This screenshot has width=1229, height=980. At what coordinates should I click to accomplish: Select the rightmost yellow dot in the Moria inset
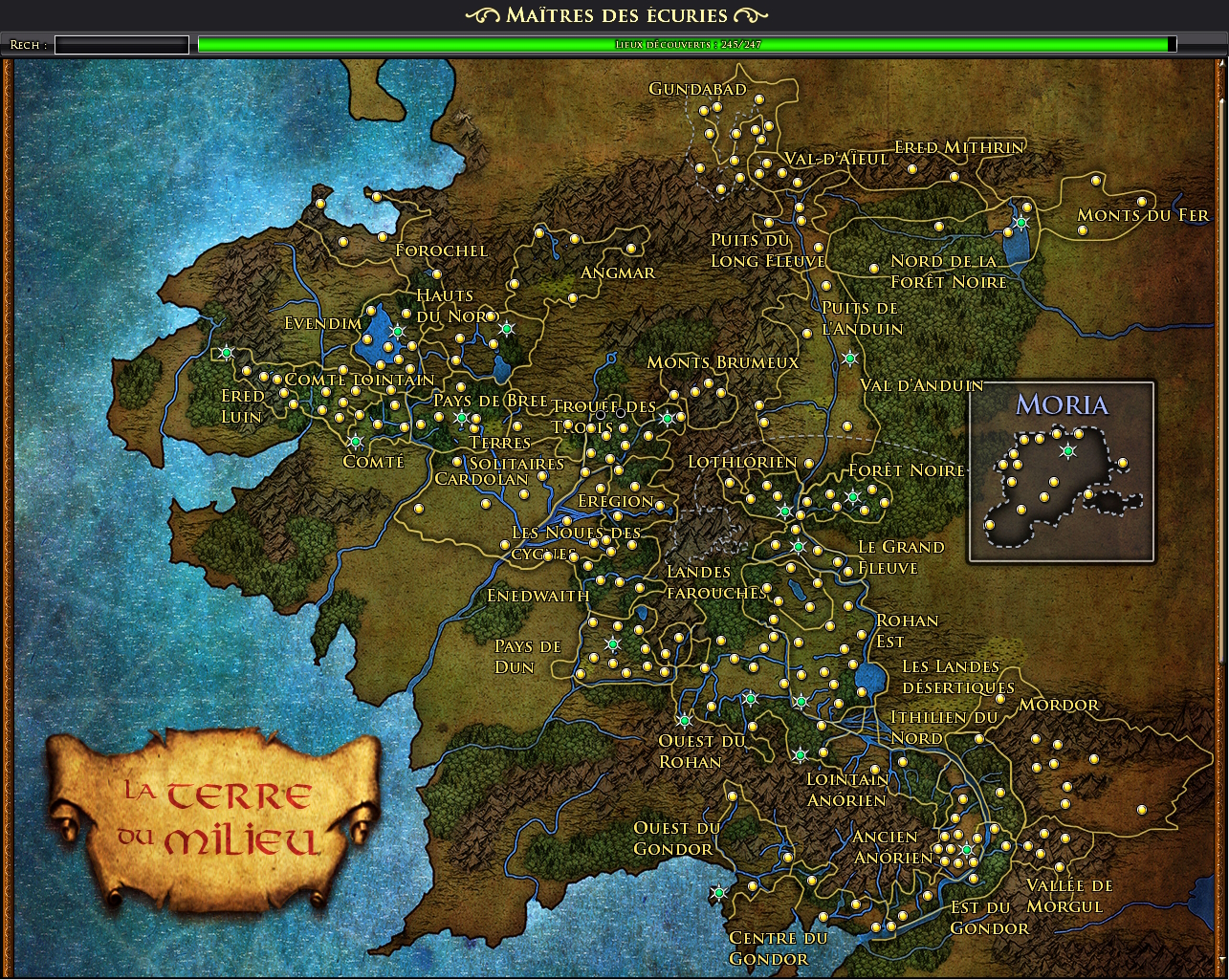pos(1122,463)
